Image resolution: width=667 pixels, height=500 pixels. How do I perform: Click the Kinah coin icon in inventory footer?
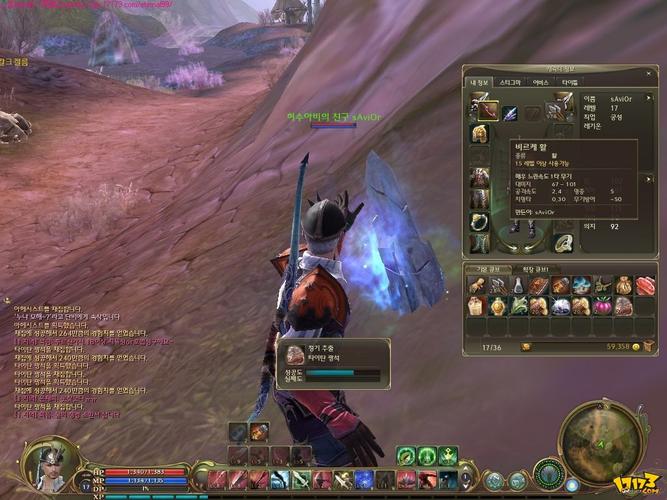tap(636, 346)
